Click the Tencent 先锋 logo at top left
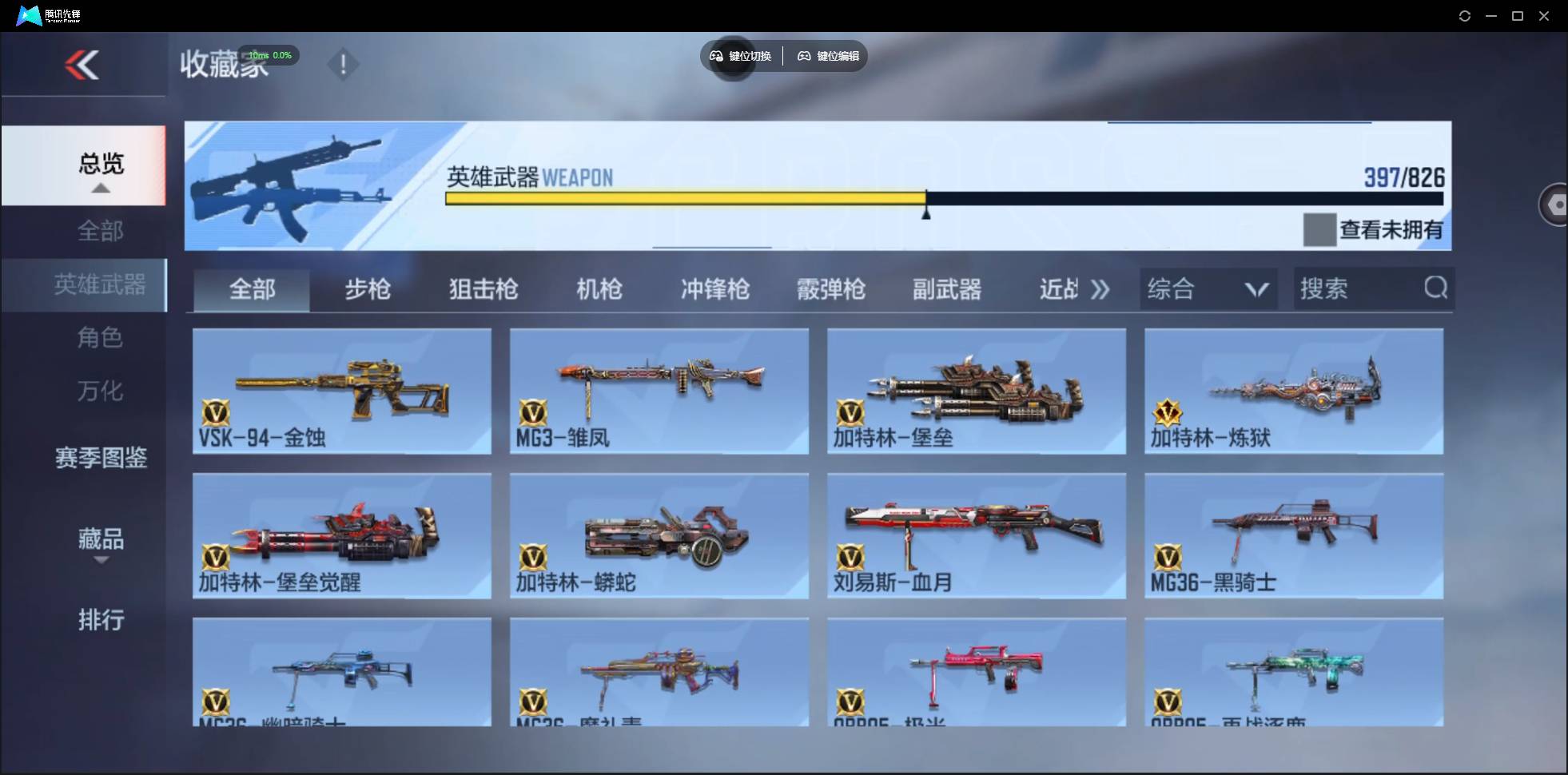Image resolution: width=1568 pixels, height=775 pixels. point(28,14)
